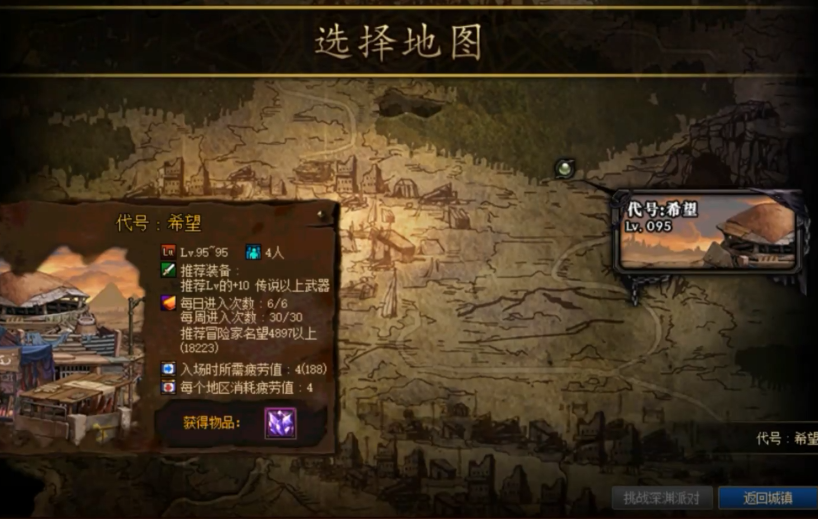The image size is (818, 519).
Task: Click the green dungeon marker on map
Action: (x=565, y=168)
